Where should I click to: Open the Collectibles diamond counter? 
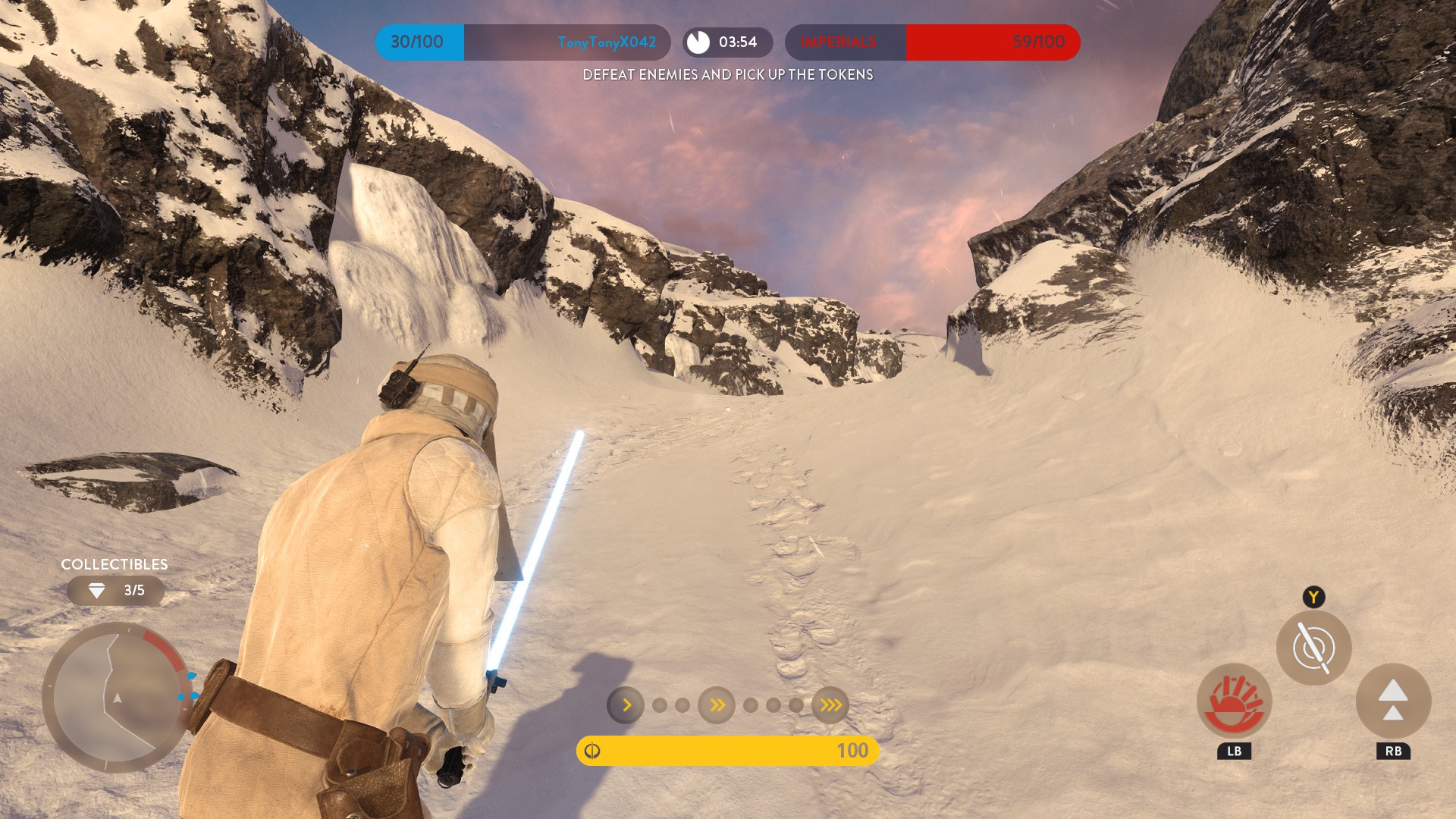click(x=115, y=591)
